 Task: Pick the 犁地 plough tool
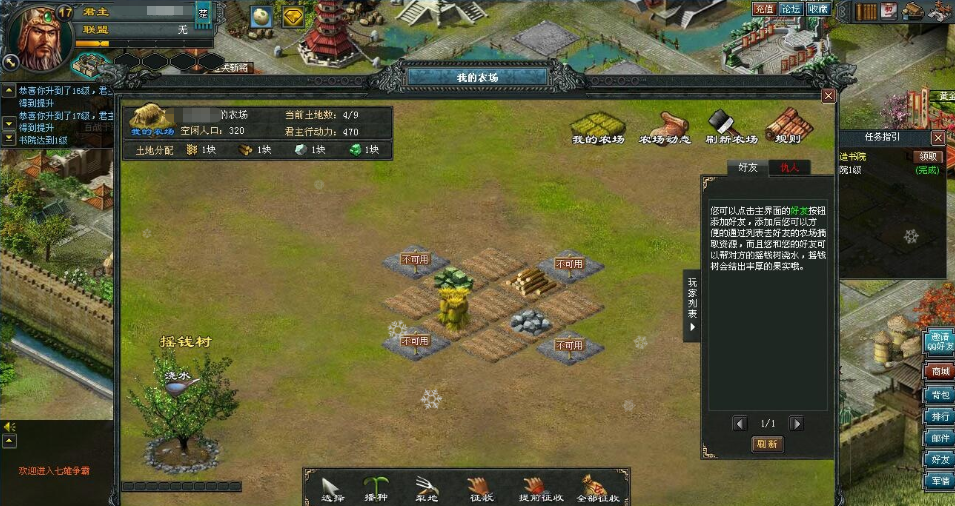[428, 487]
